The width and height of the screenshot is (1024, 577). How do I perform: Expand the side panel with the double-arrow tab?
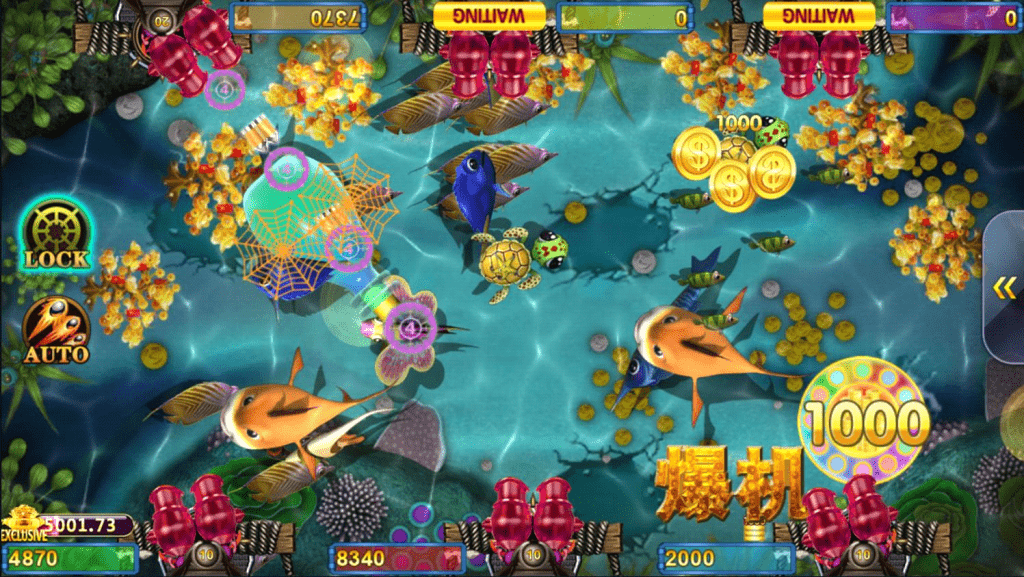pyautogui.click(x=1004, y=288)
